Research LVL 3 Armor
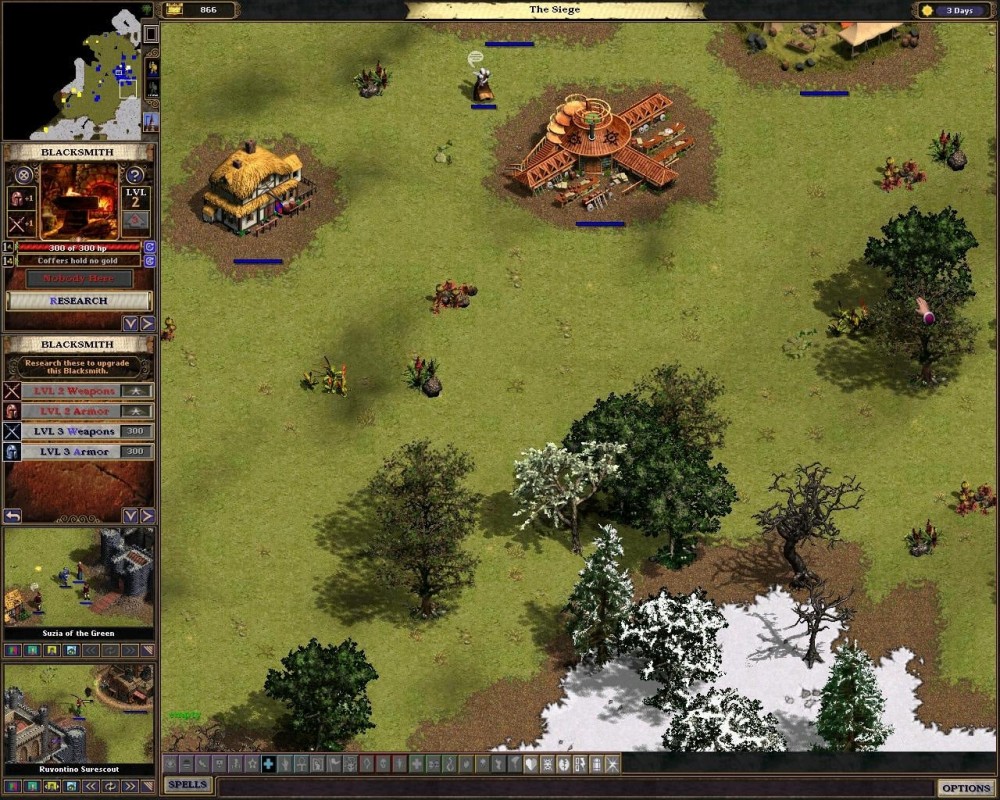This screenshot has height=800, width=1000. tap(77, 452)
